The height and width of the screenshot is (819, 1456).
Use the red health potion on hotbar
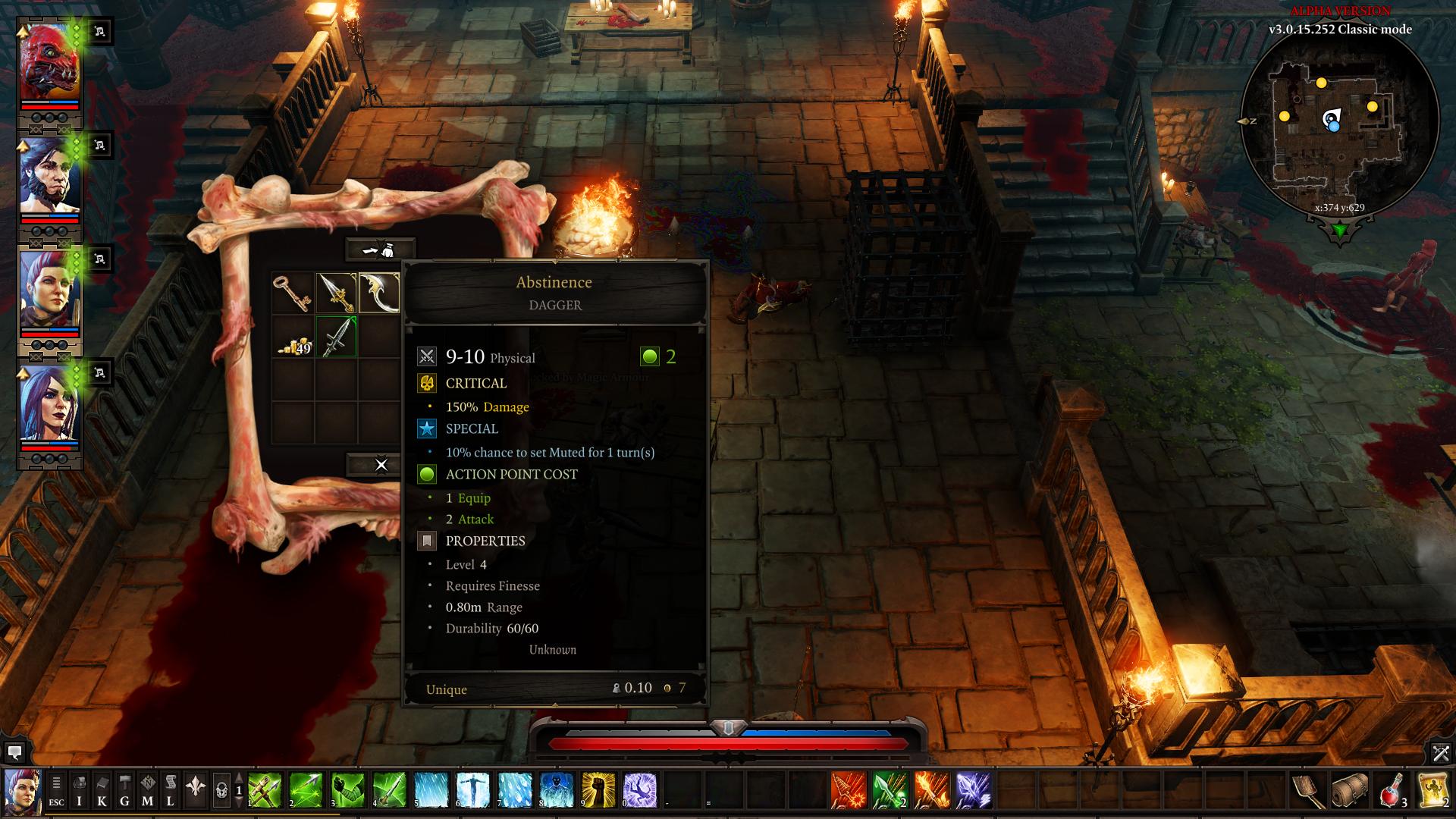(1392, 790)
